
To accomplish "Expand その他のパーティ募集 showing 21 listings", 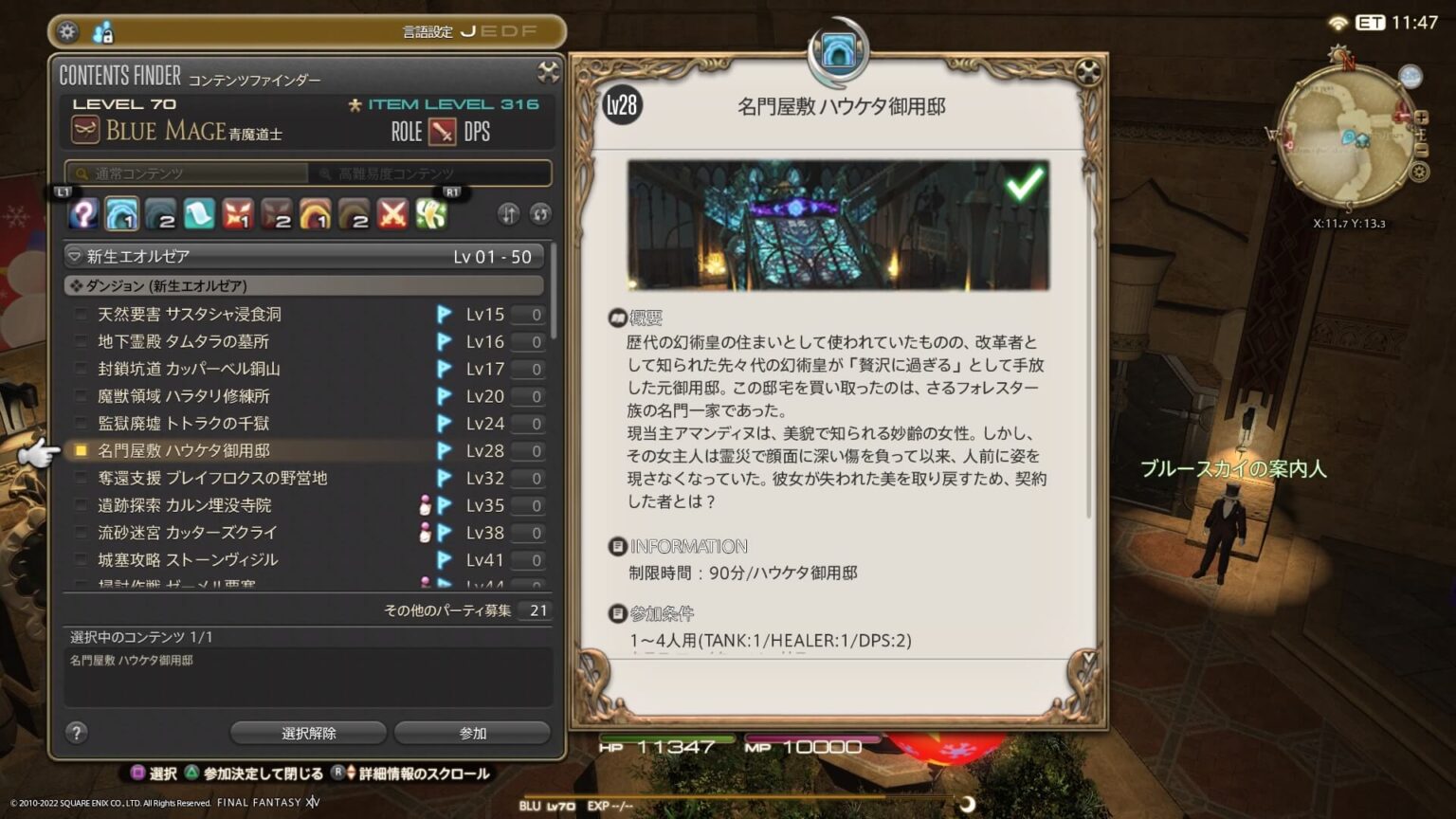I will (446, 610).
